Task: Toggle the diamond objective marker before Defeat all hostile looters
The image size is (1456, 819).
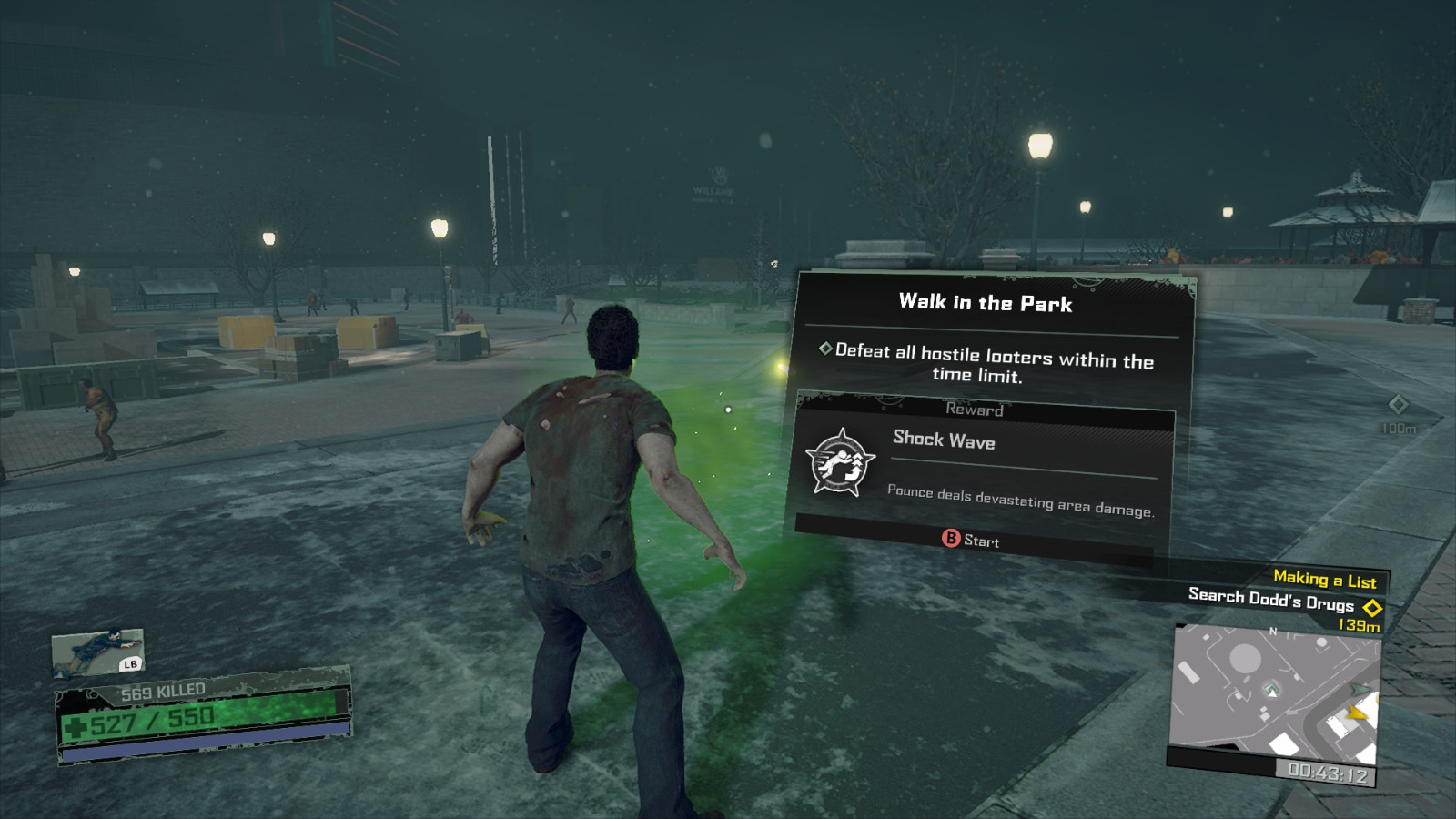Action: pyautogui.click(x=824, y=348)
